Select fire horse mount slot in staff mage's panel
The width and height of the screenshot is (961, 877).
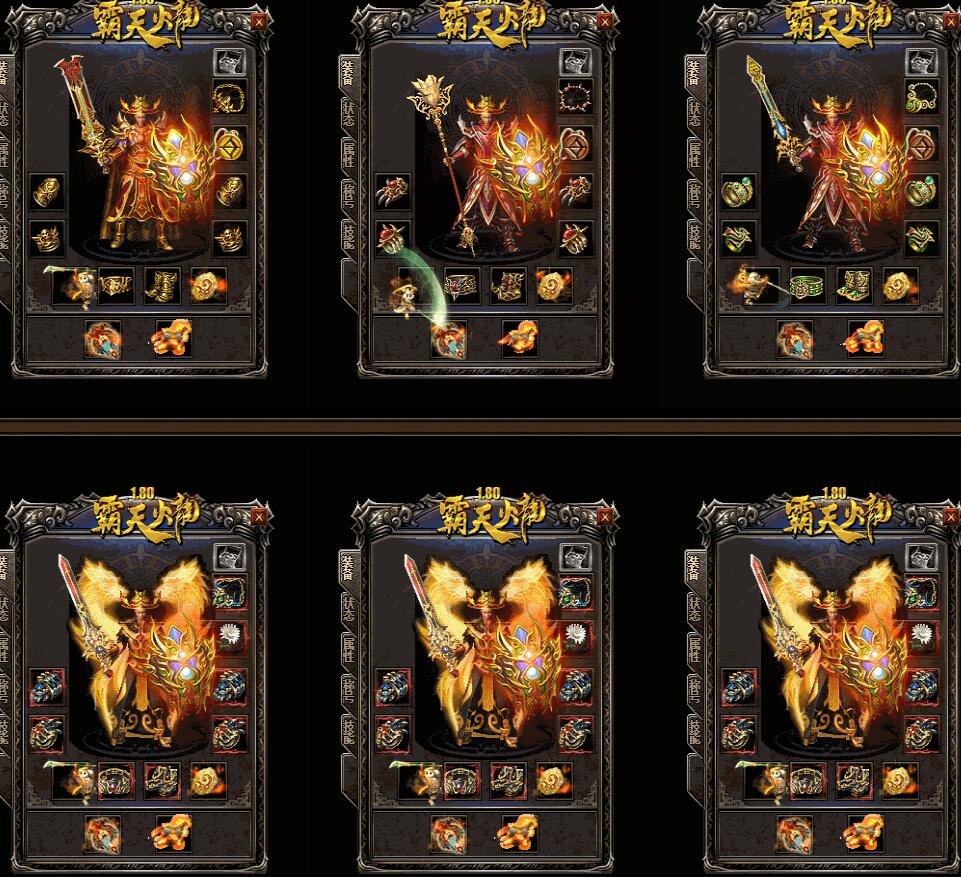click(x=519, y=339)
